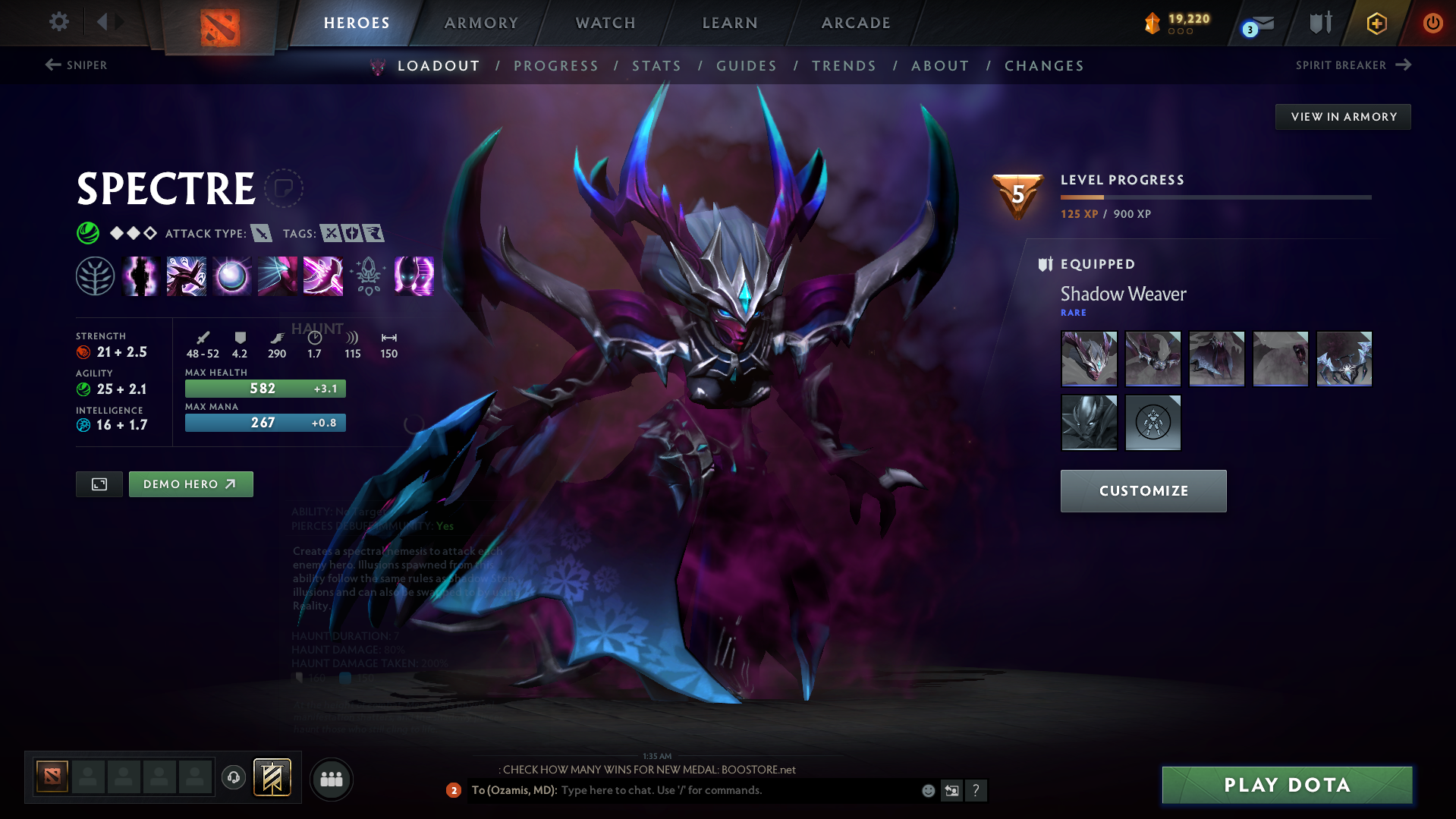Switch to the STATS tab

(656, 66)
